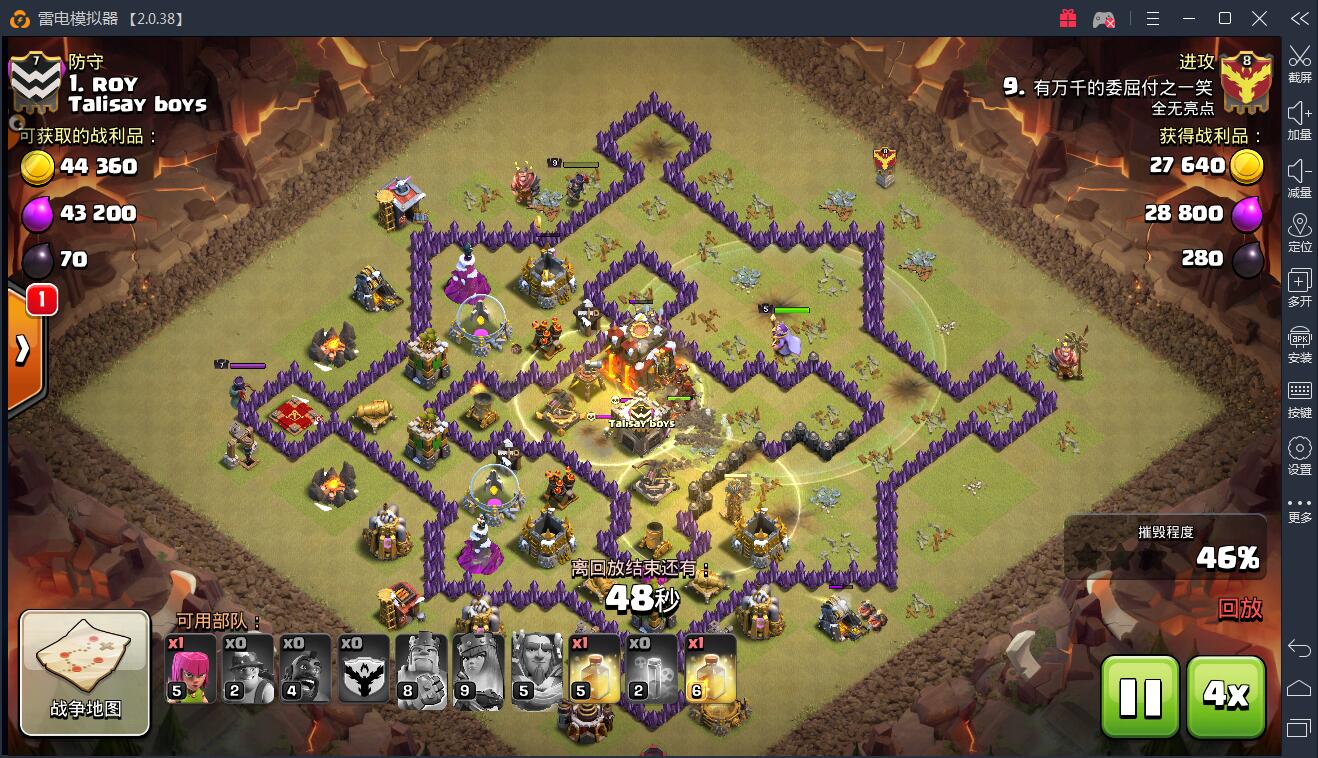Change replay speed with the 4x button

1226,696
